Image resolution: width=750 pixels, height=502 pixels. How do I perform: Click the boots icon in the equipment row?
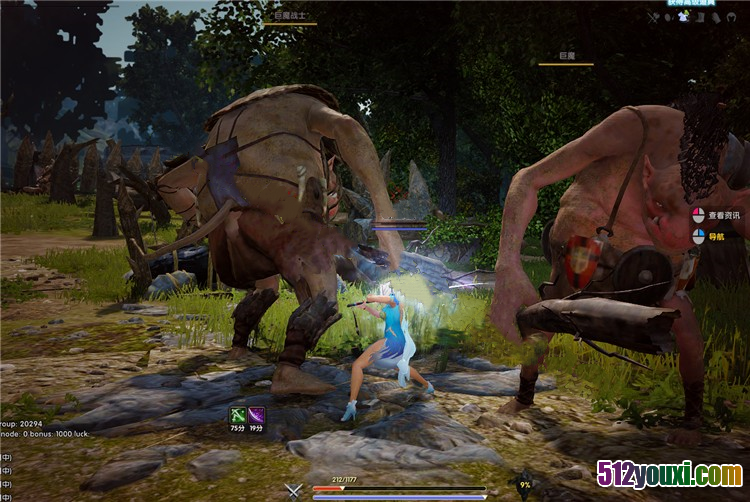700,17
